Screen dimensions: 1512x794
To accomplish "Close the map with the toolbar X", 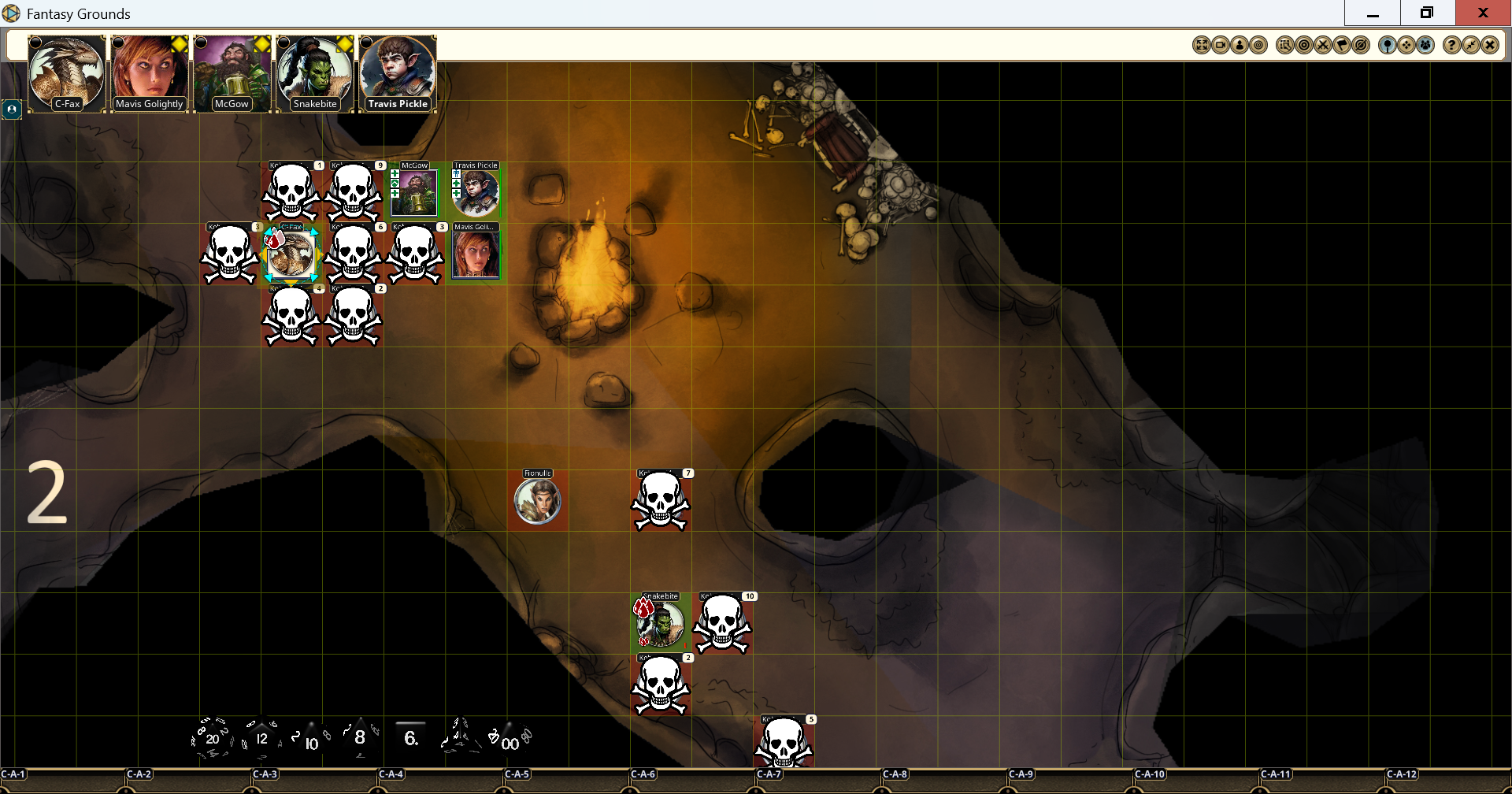I will (1489, 46).
